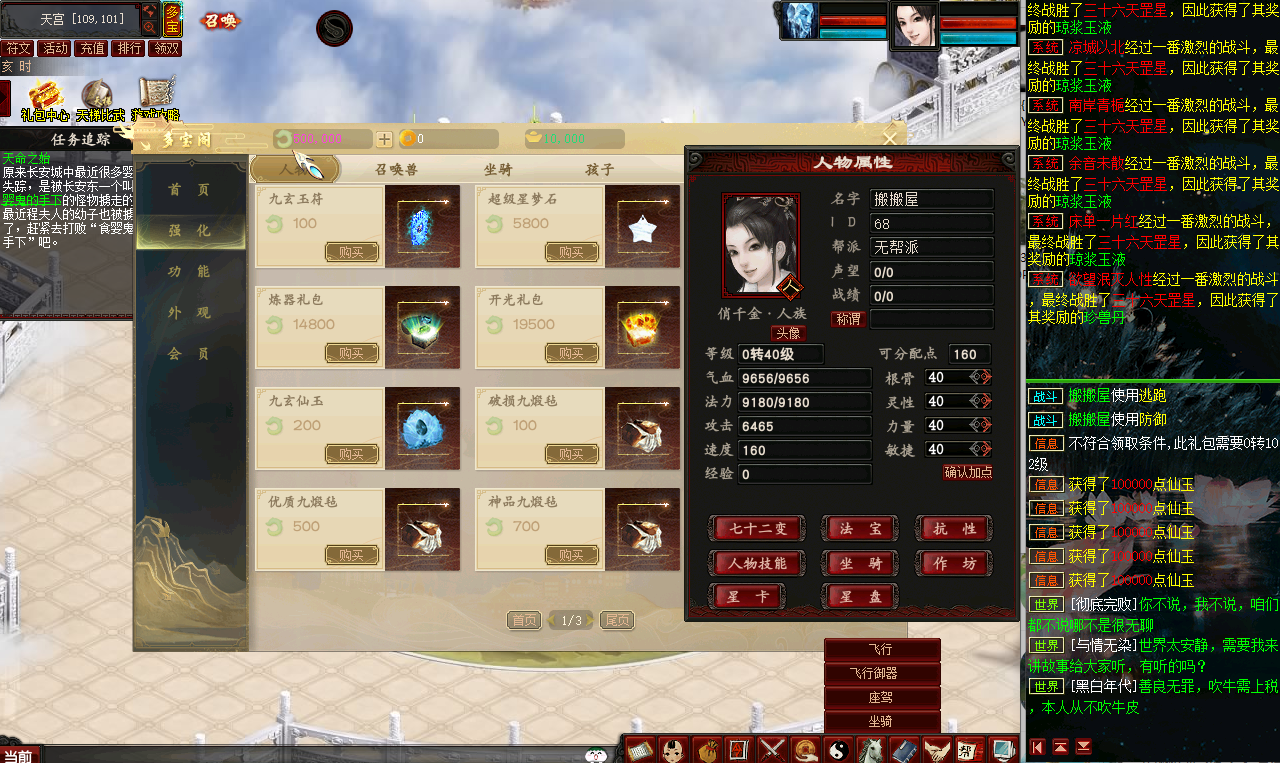Open the yin-yang cultivation icon on bottom bar

tap(838, 748)
